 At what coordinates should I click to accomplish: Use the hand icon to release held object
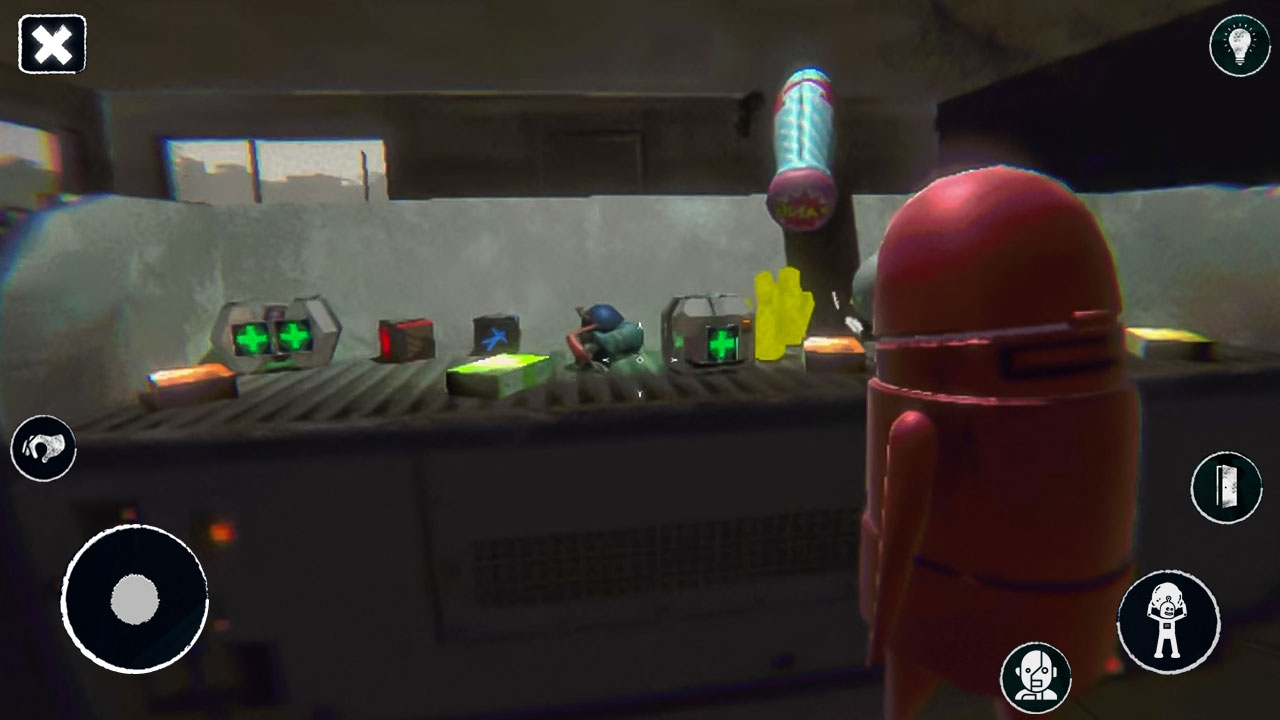click(44, 447)
